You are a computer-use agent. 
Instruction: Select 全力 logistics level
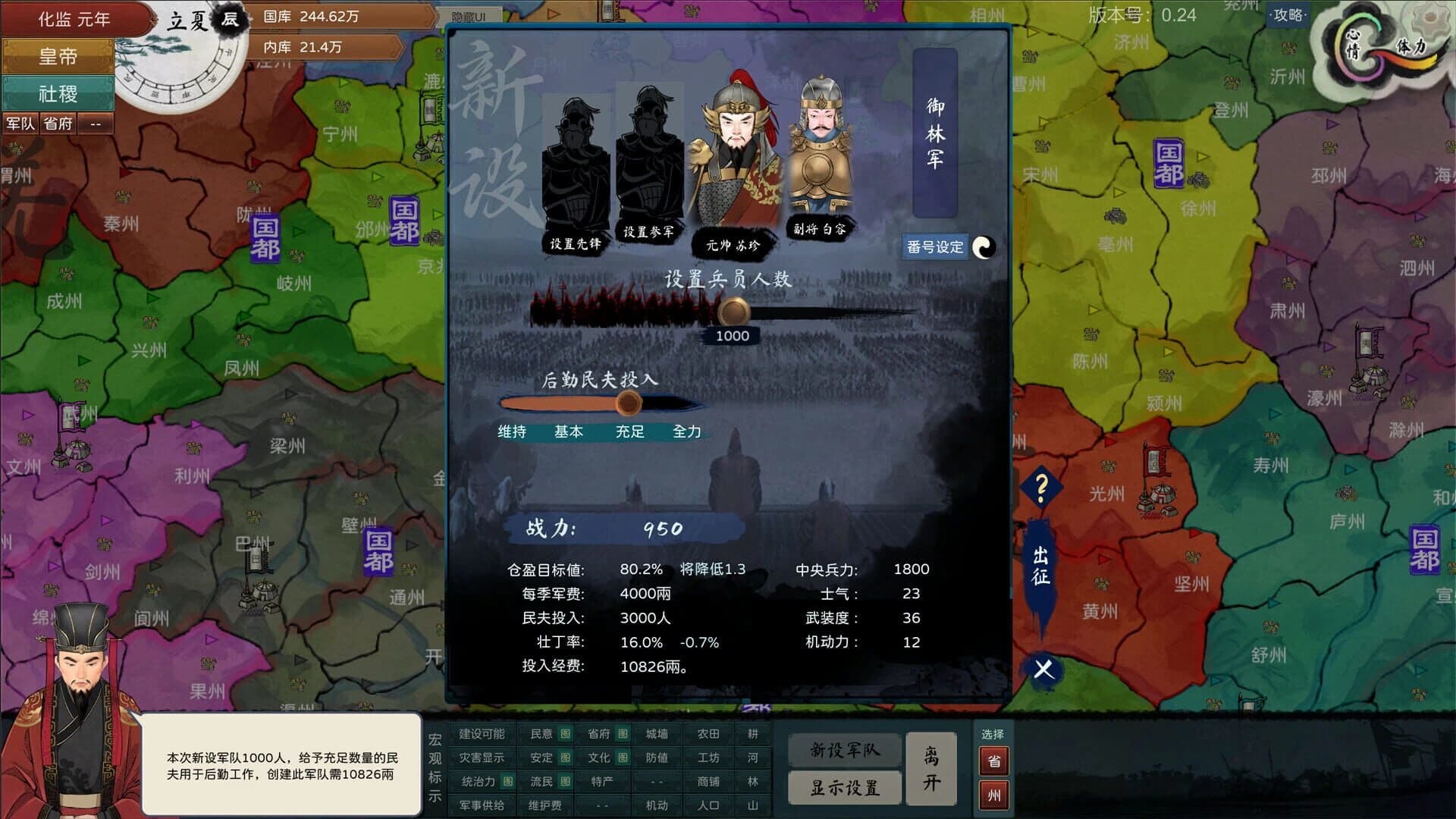[x=689, y=431]
